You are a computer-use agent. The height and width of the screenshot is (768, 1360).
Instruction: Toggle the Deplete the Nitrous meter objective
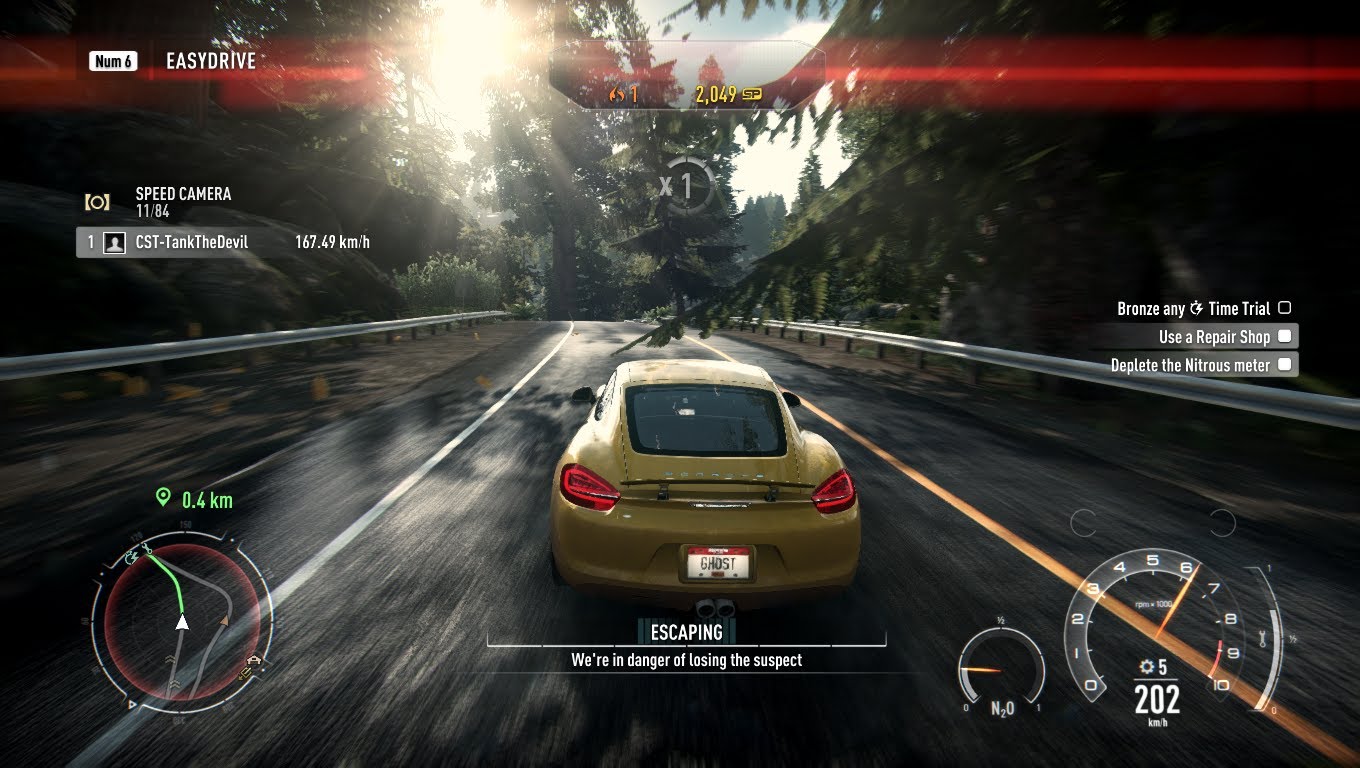point(1285,364)
